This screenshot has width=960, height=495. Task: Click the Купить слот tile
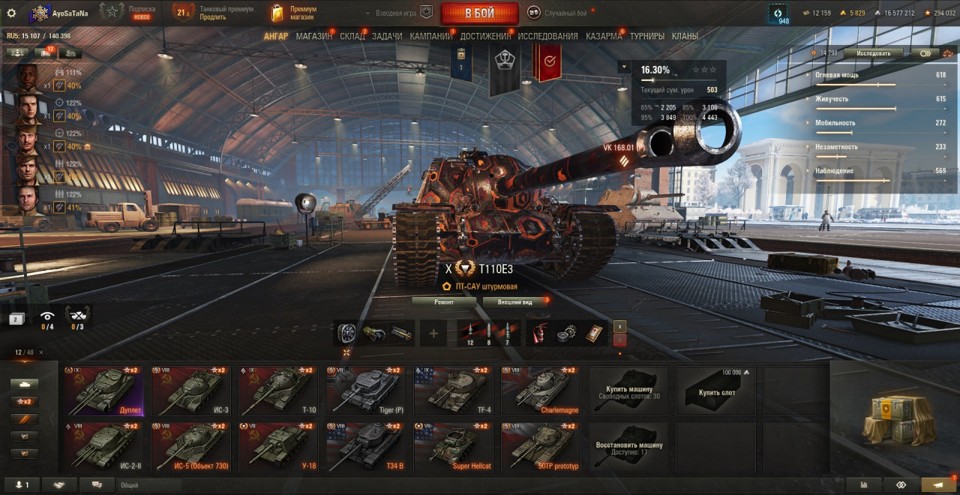tap(715, 390)
